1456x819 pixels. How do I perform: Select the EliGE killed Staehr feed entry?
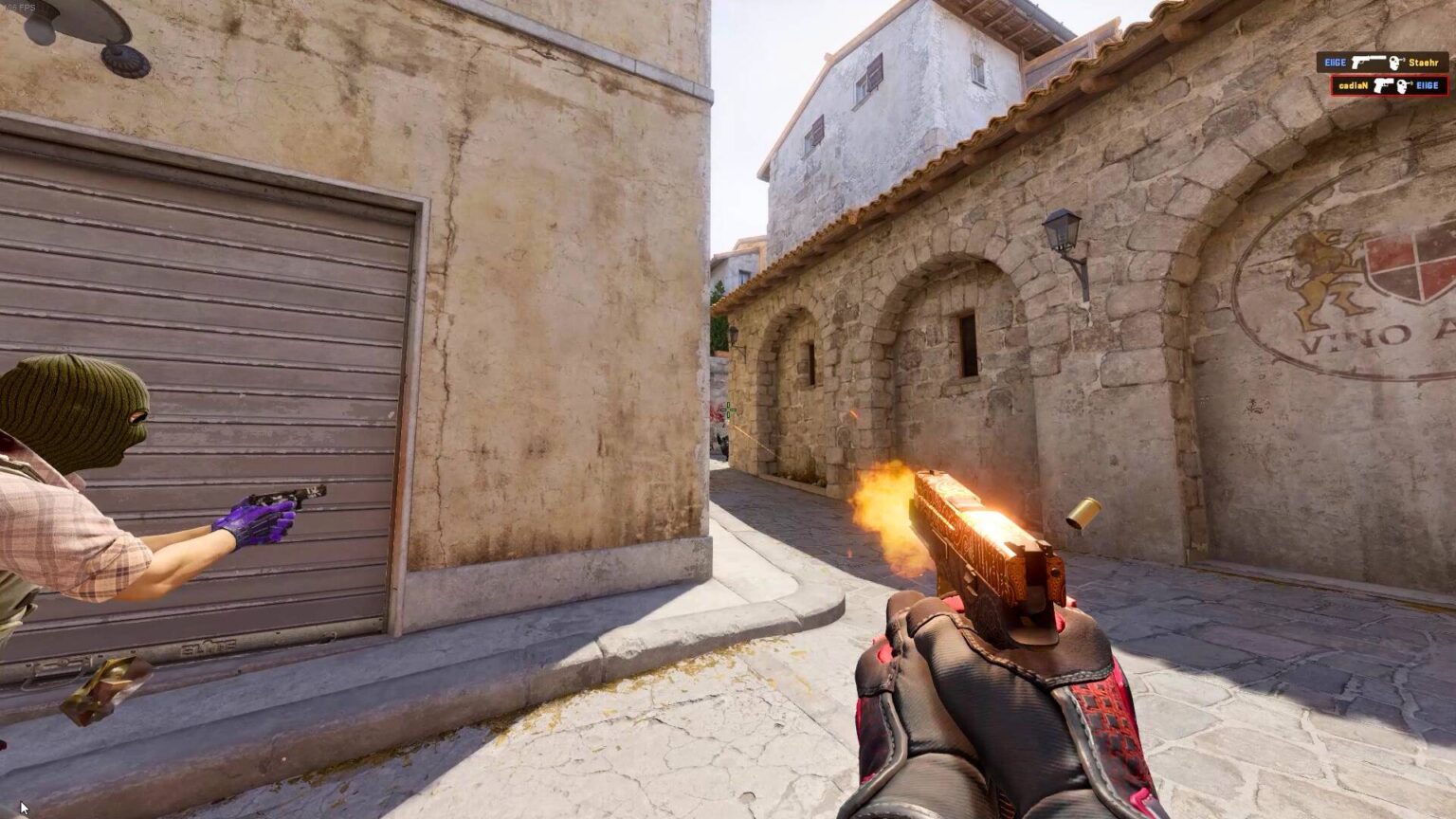pos(1381,63)
